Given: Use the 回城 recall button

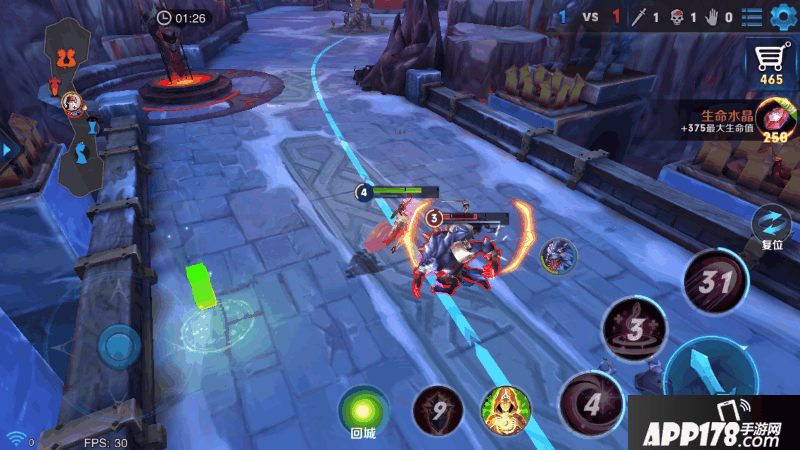Looking at the screenshot, I should coord(363,410).
